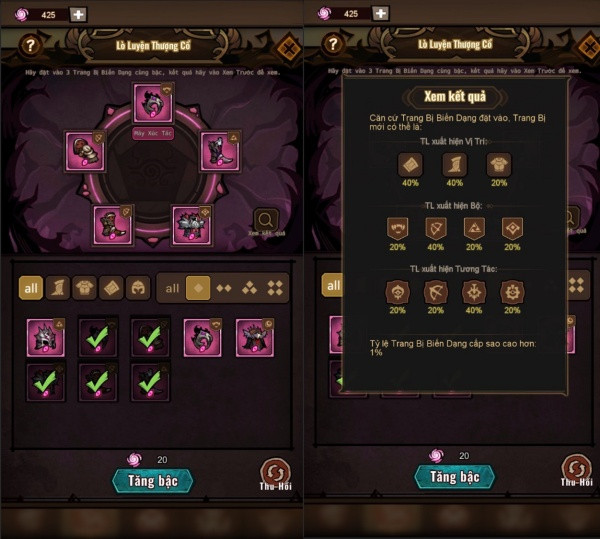This screenshot has width=600, height=539.
Task: Show only helmets with the helmet filter
Action: coord(137,289)
